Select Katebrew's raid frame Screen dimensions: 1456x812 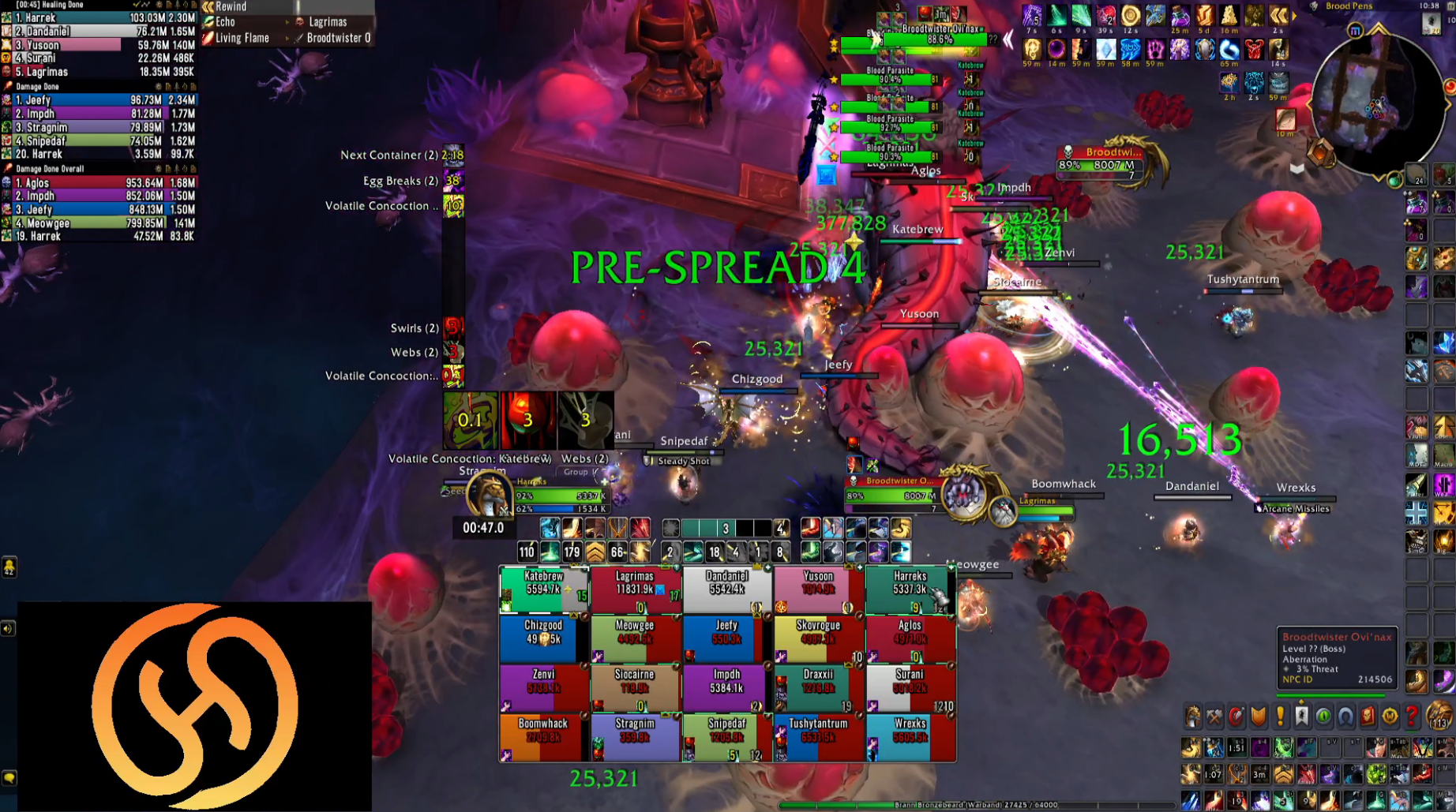pos(543,589)
